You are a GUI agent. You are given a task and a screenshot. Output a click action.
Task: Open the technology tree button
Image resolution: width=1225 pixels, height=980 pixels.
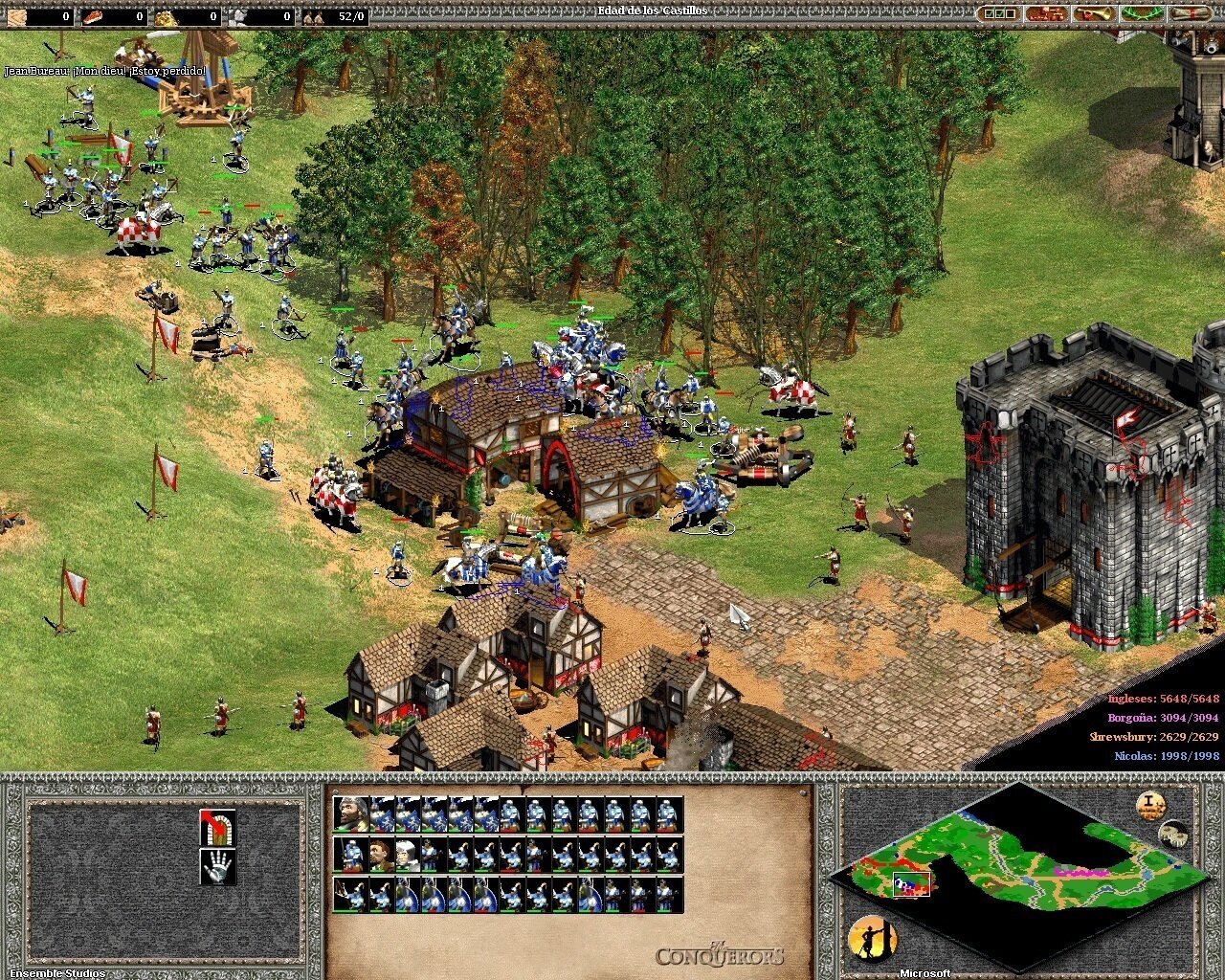pos(1047,14)
